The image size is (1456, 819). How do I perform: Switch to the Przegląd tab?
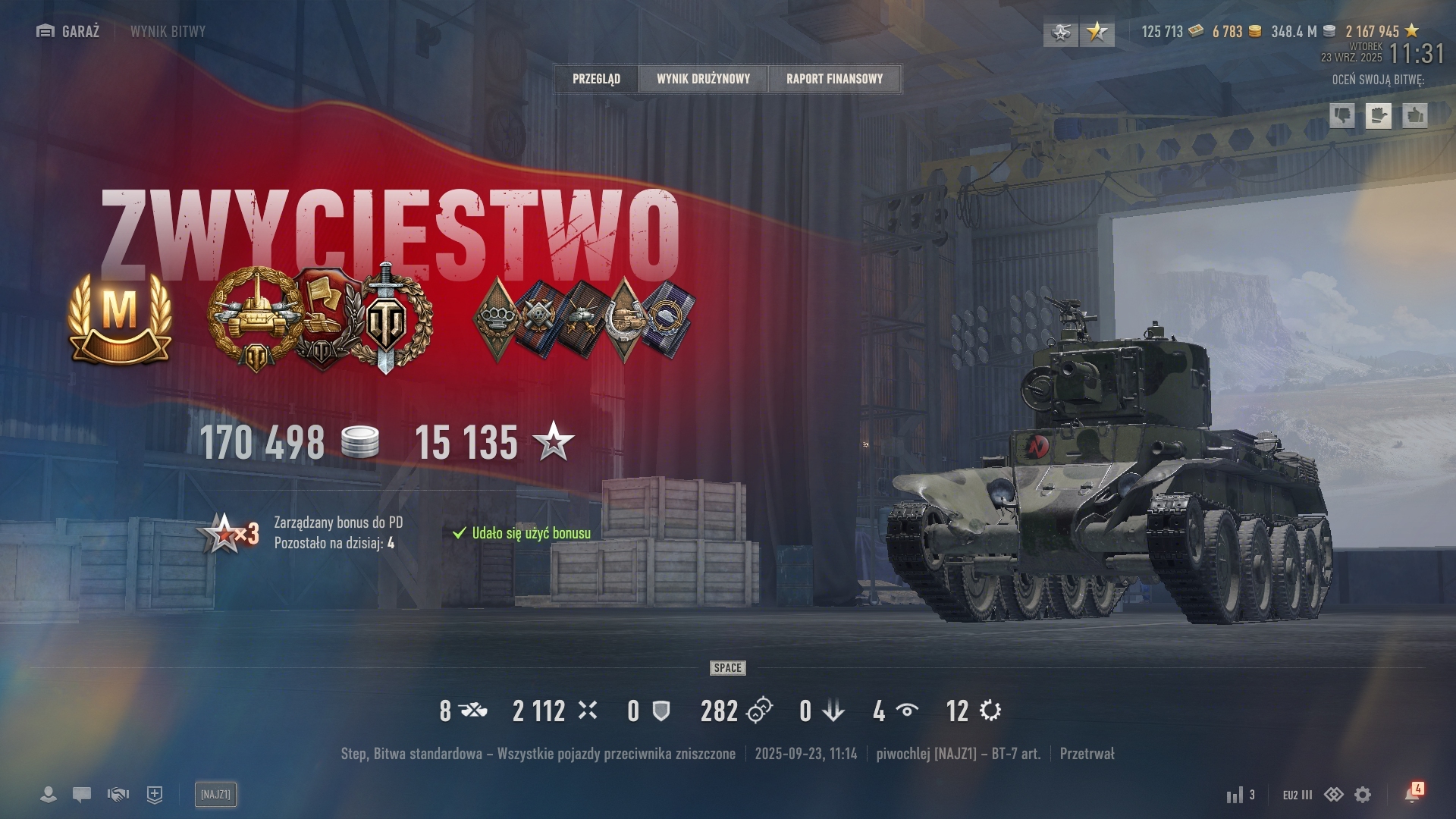596,79
